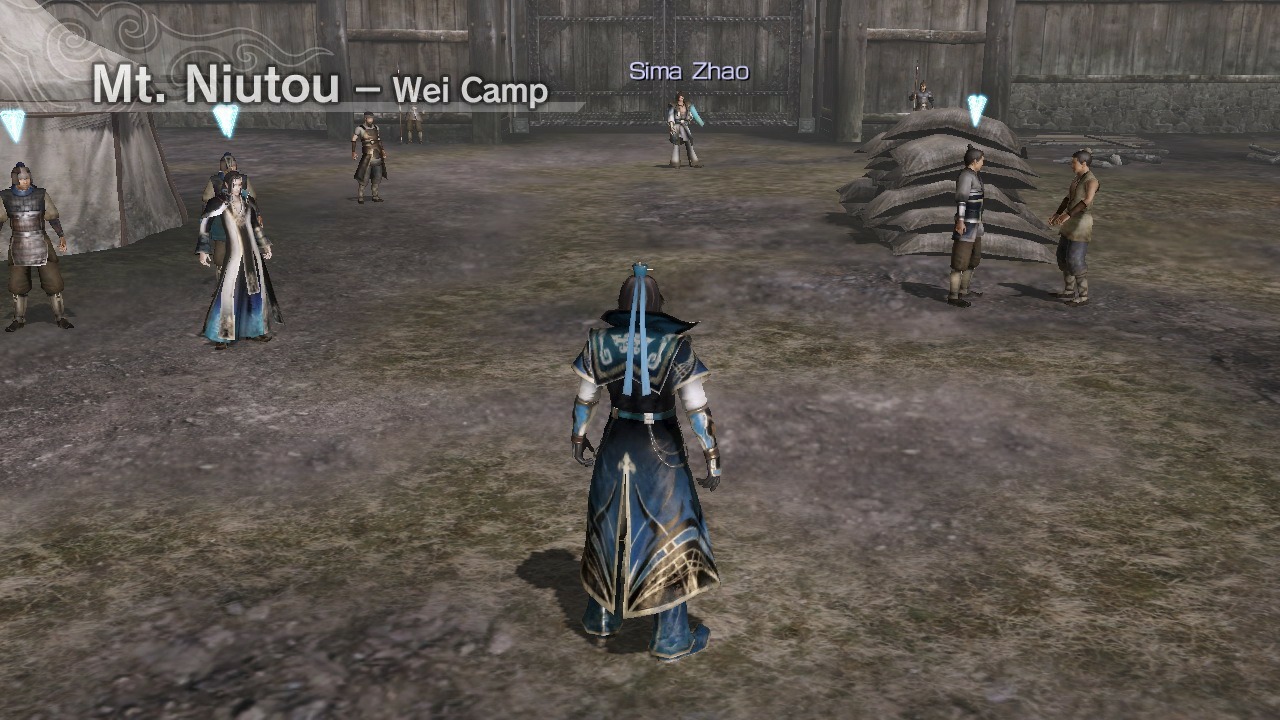The image size is (1280, 720).
Task: Select the blue marker above the sandbag pile
Action: (x=976, y=110)
